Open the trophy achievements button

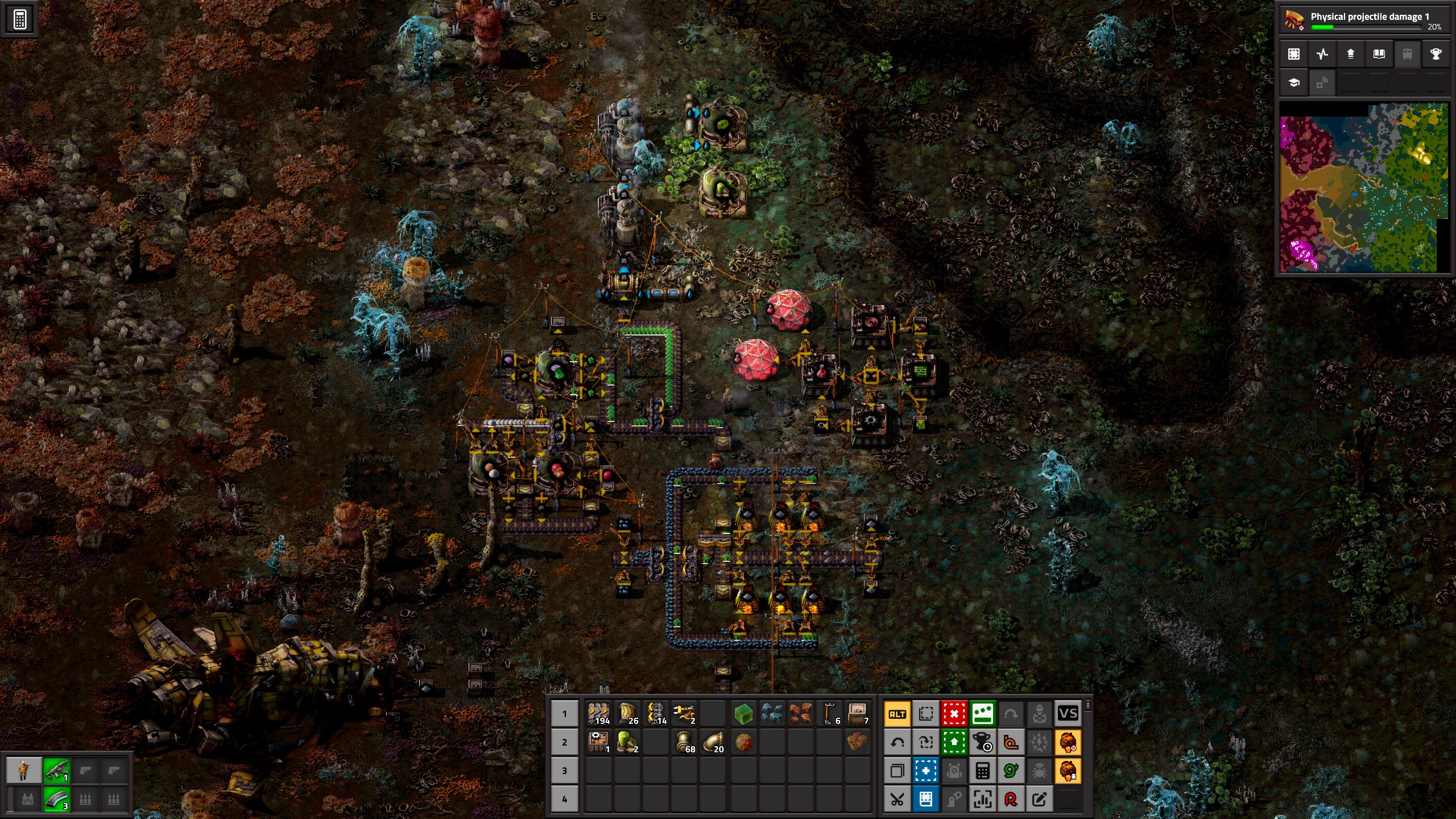pyautogui.click(x=1436, y=54)
